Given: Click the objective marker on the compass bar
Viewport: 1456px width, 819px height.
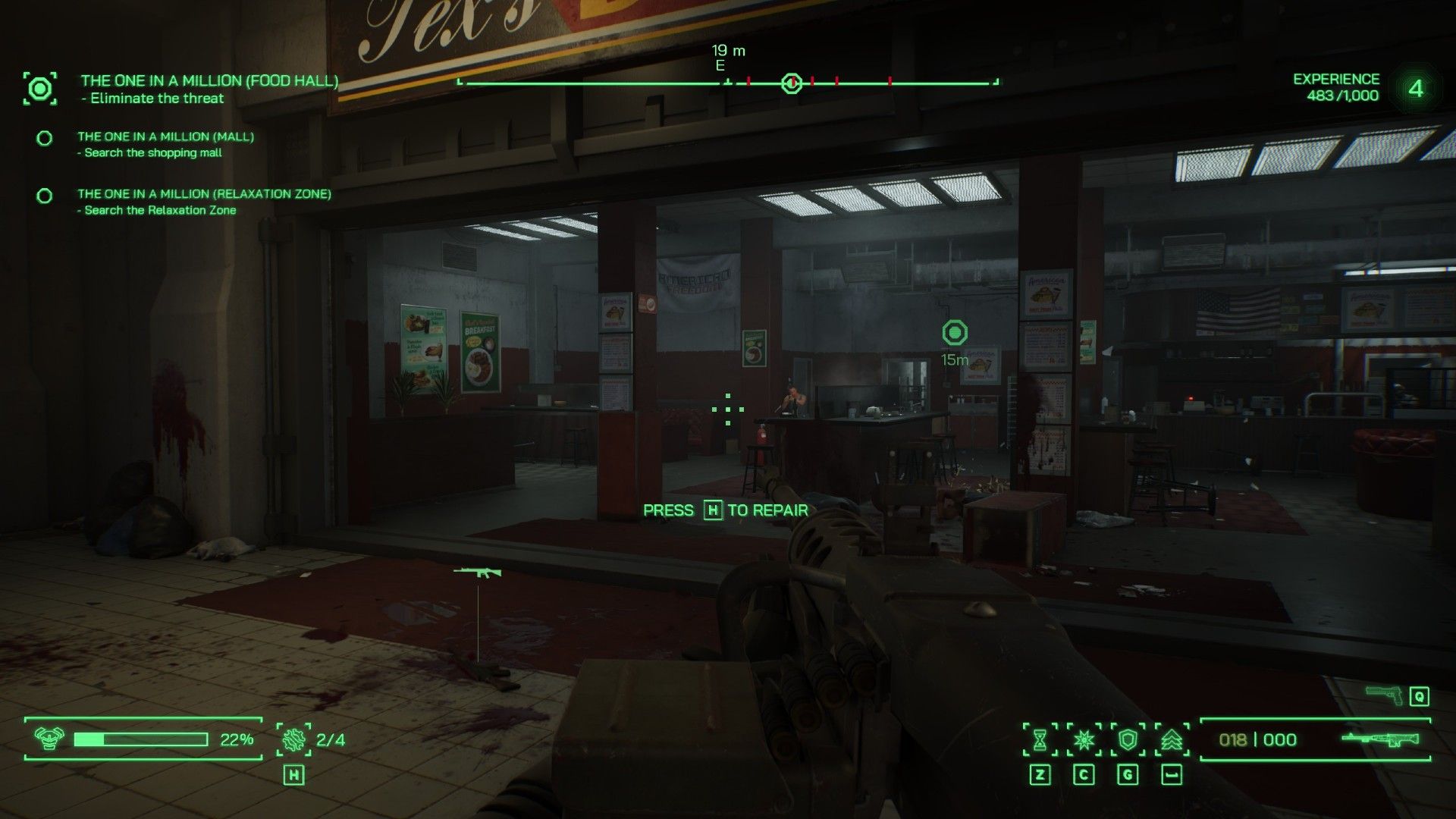Looking at the screenshot, I should [x=792, y=83].
